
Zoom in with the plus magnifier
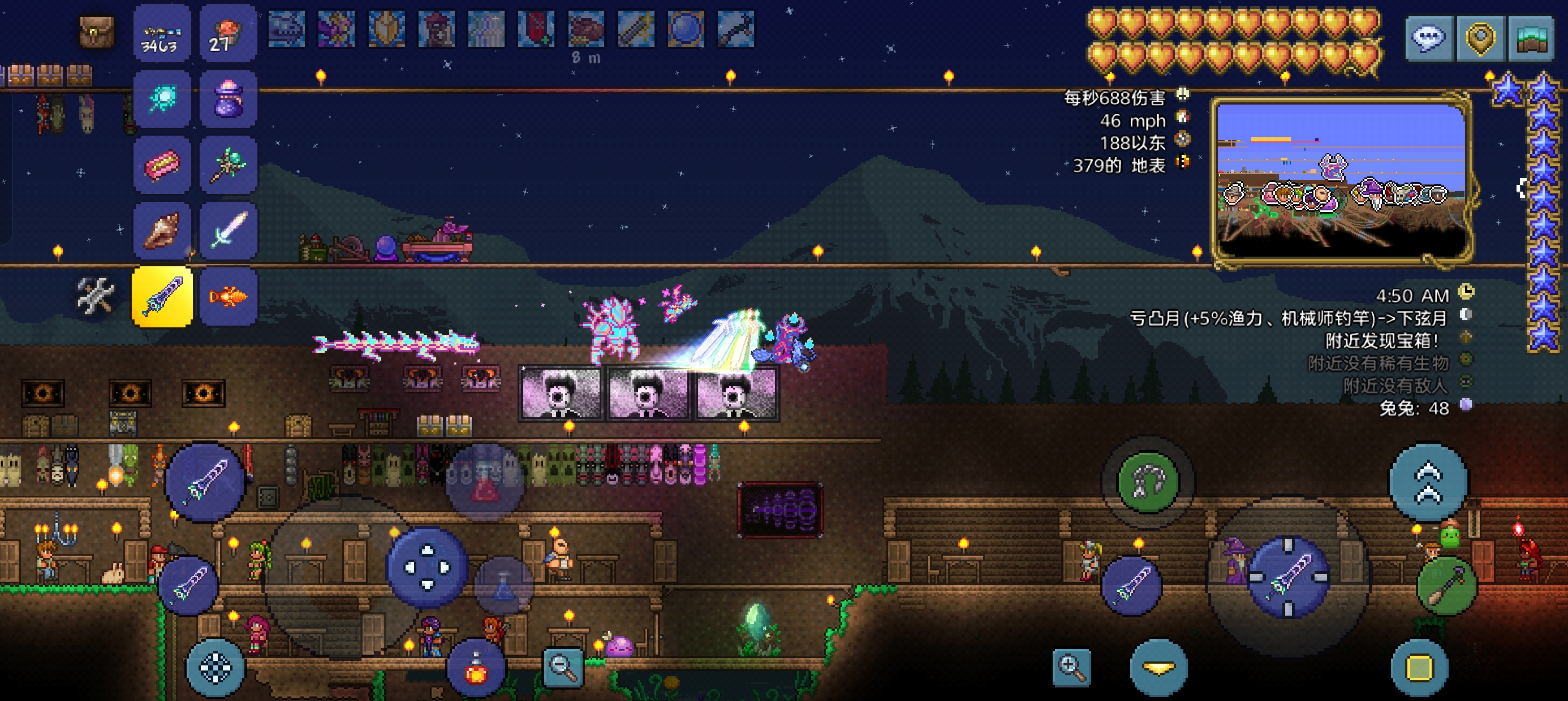1071,667
